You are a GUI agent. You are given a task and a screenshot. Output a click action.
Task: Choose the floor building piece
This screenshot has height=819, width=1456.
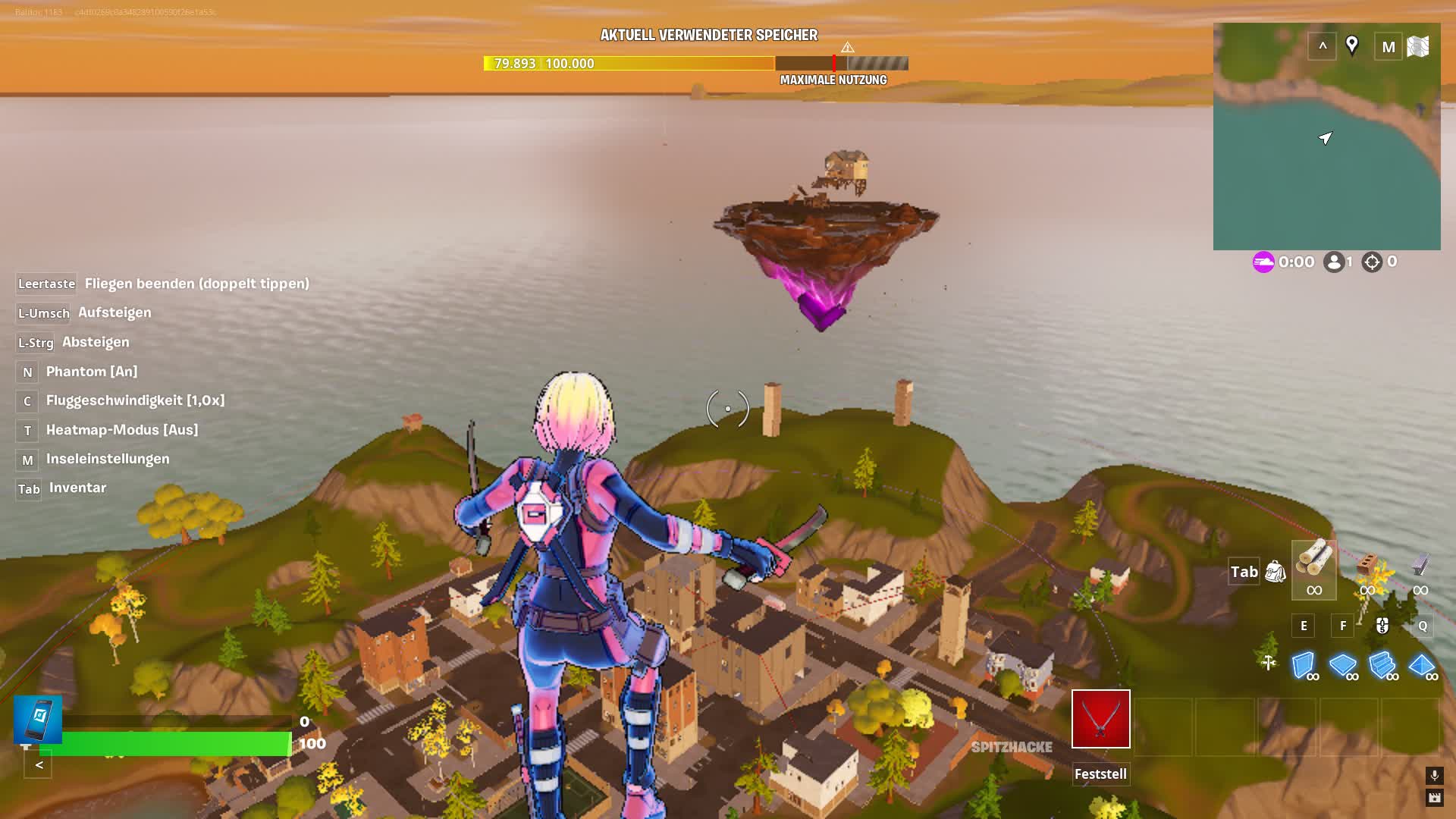click(x=1343, y=665)
